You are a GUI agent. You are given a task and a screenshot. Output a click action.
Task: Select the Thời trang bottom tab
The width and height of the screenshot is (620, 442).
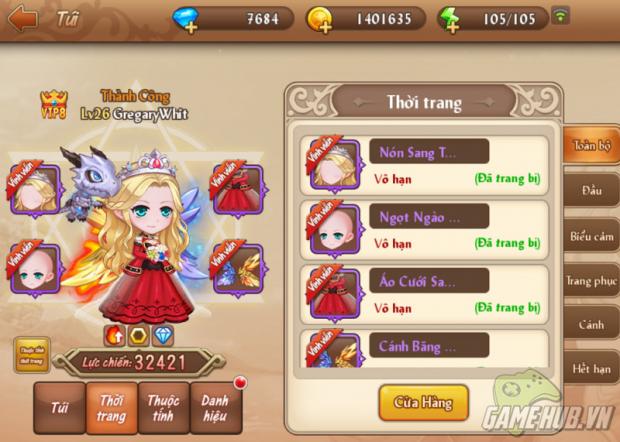tap(110, 408)
